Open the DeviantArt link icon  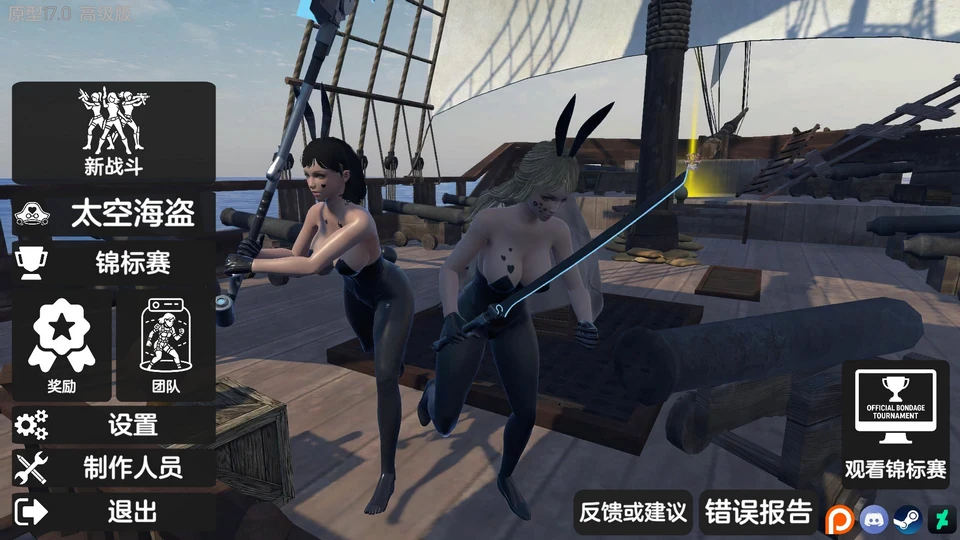941,519
